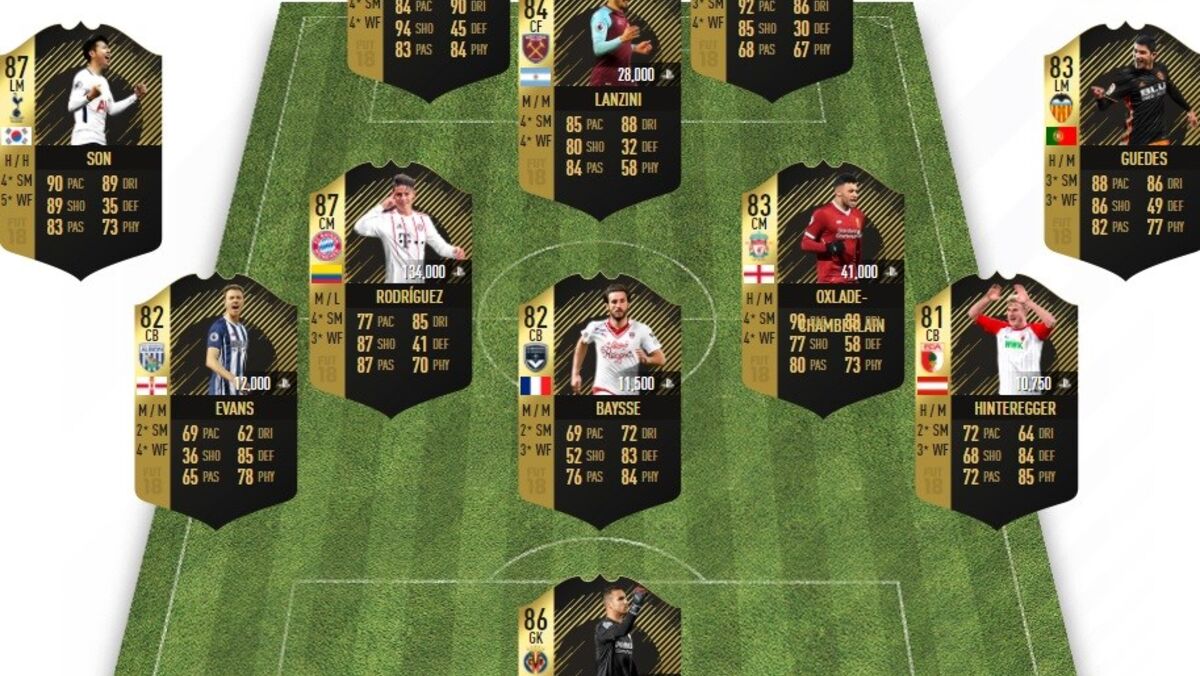Select the Hinteregger defender card
The image size is (1200, 676).
click(997, 400)
